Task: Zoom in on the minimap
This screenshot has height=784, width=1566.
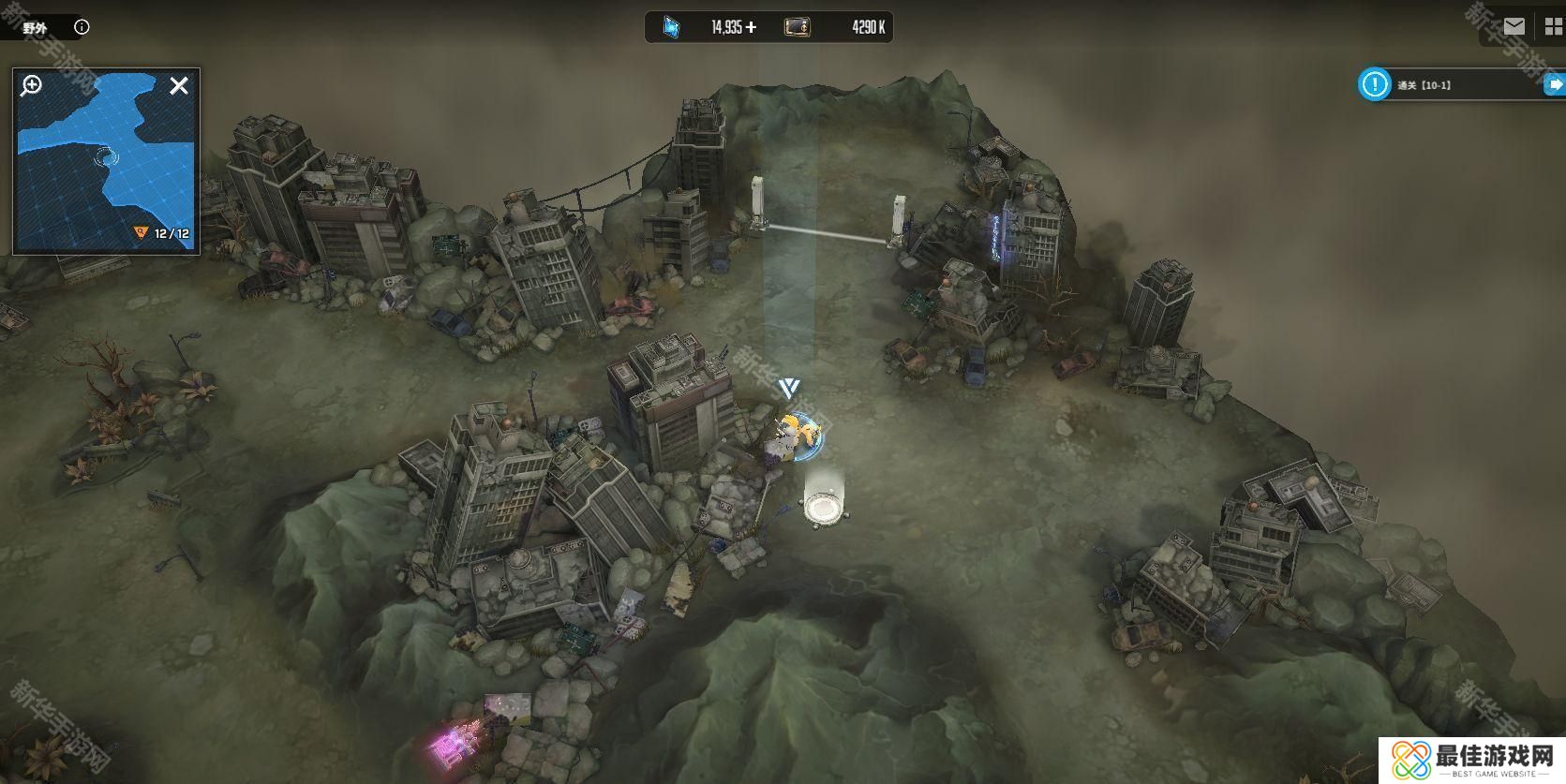Action: pyautogui.click(x=32, y=86)
